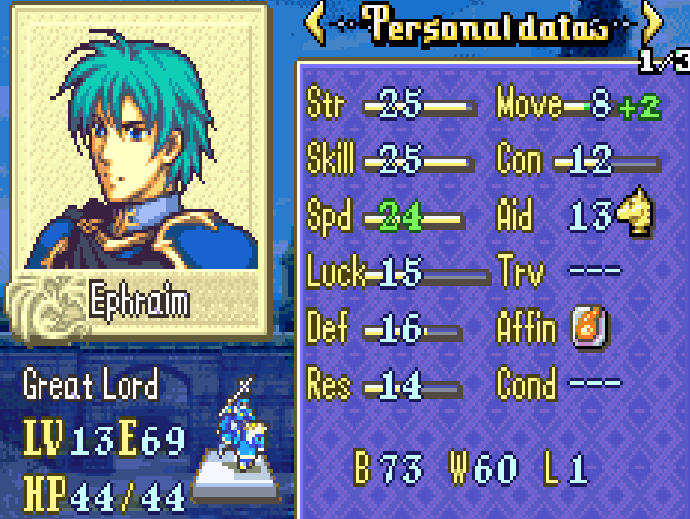Viewport: 690px width, 519px height.
Task: Click the left page arrow beside Personal data
Action: click(315, 26)
